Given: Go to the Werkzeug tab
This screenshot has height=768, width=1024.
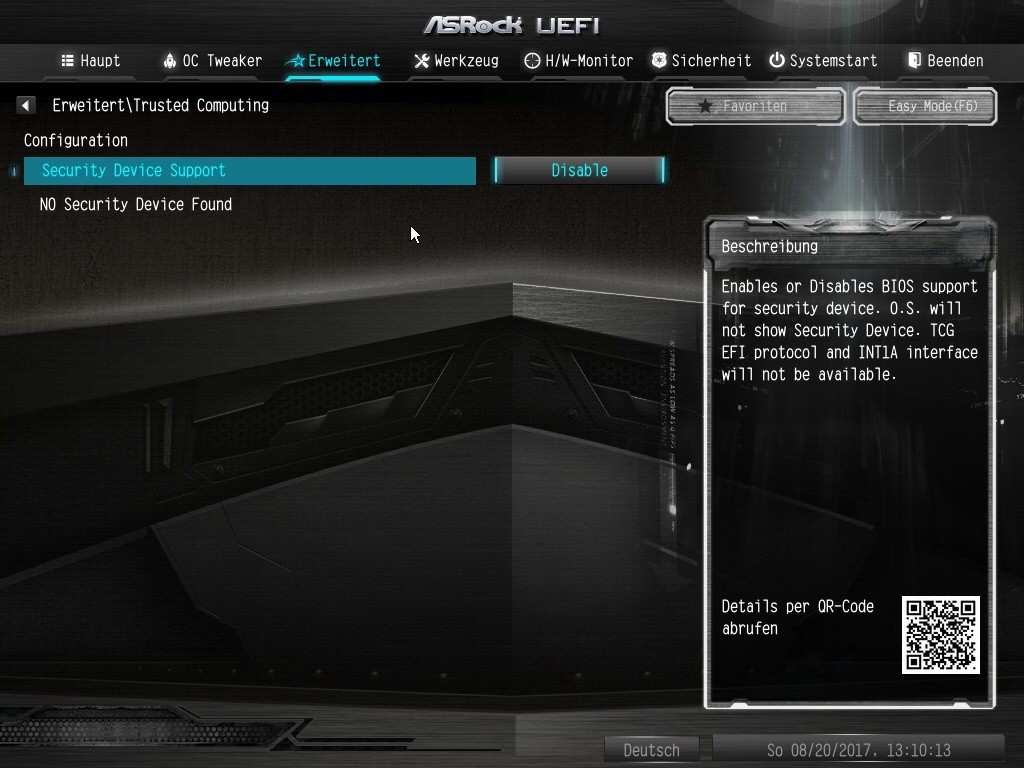Looking at the screenshot, I should point(456,61).
